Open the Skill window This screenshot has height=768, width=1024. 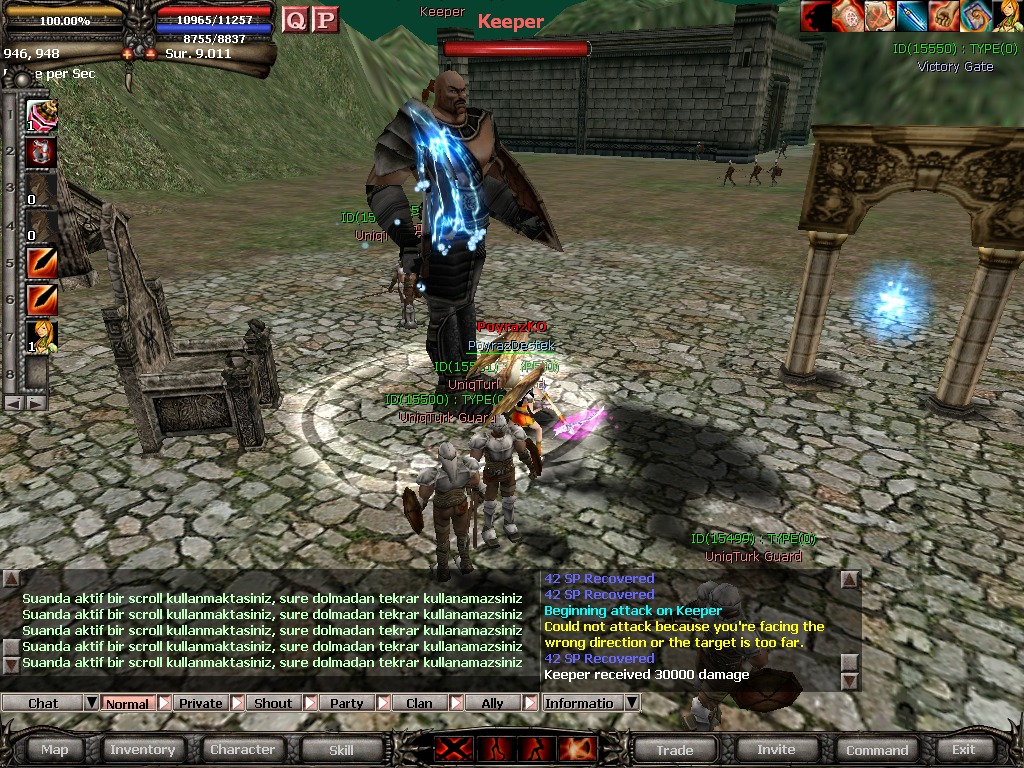click(341, 749)
